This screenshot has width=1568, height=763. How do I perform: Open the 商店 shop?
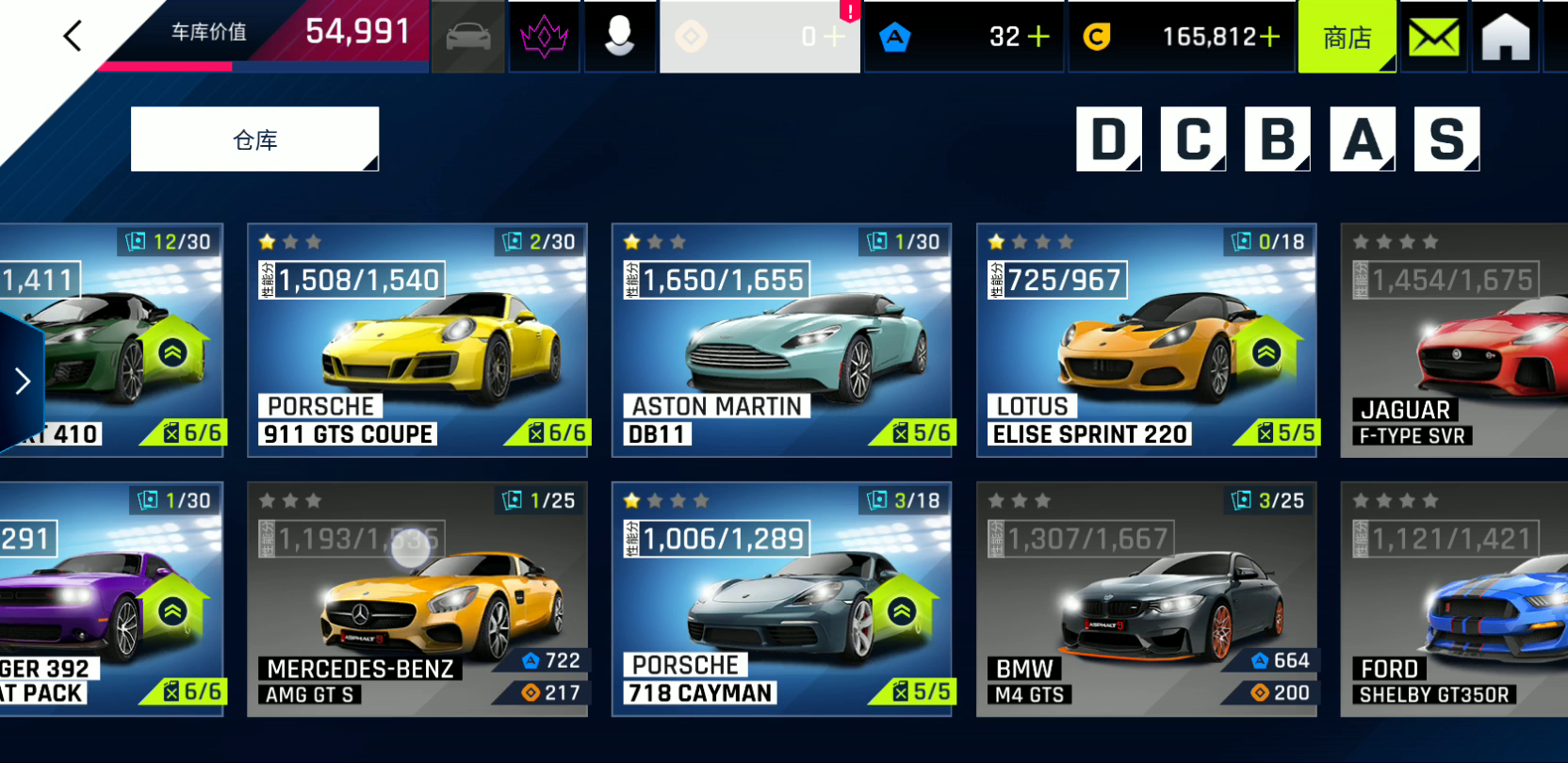pyautogui.click(x=1347, y=38)
